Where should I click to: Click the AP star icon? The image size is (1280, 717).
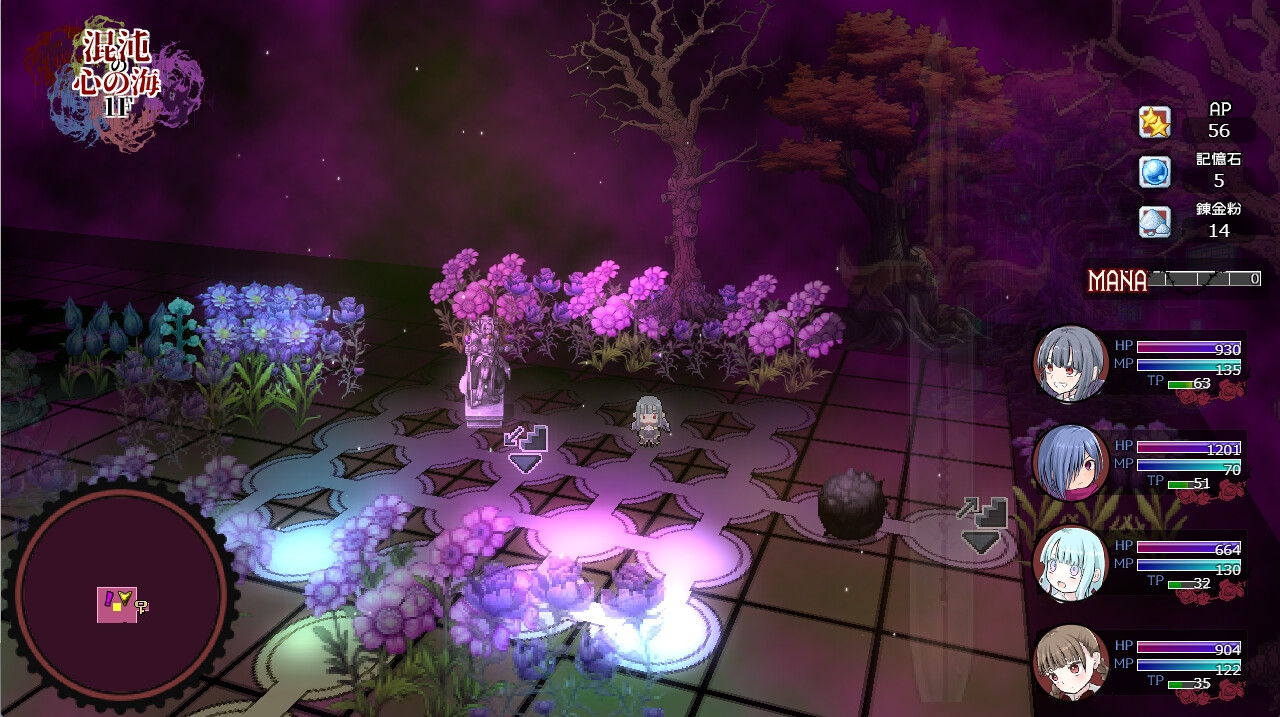click(x=1154, y=123)
